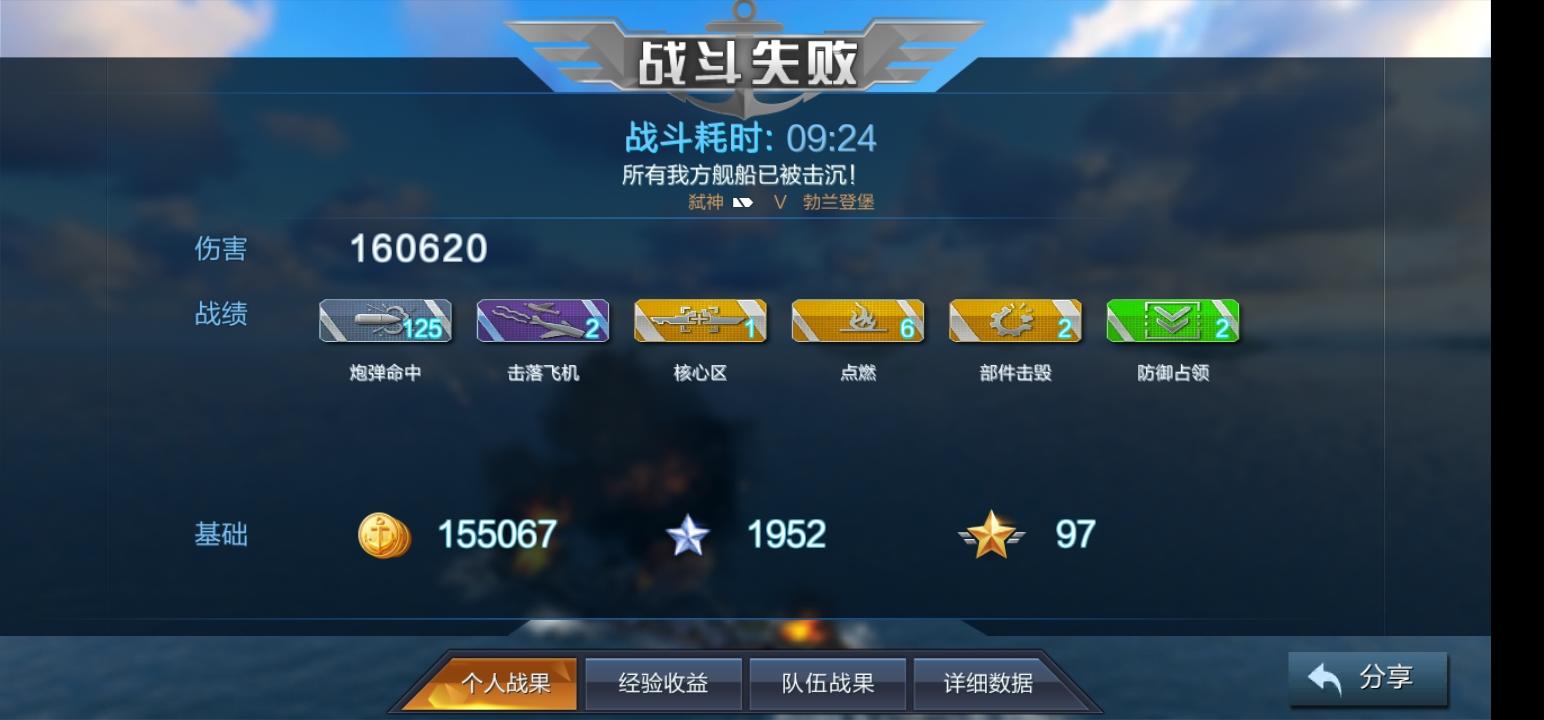1544x720 pixels.
Task: Click the 点燃 fire ignition icon
Action: 858,320
